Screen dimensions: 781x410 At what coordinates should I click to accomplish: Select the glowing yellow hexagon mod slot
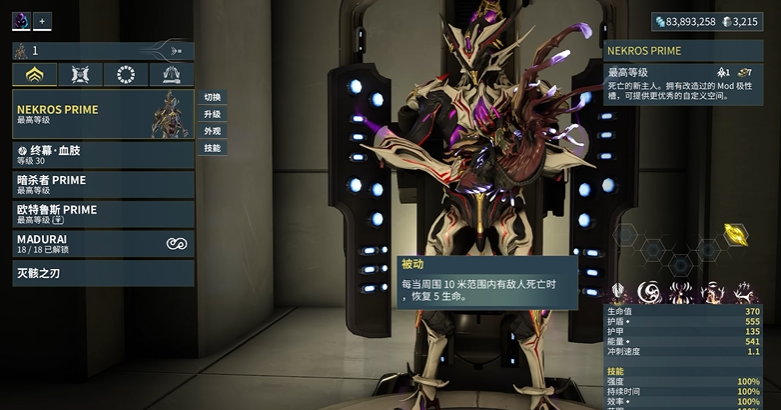click(x=735, y=234)
